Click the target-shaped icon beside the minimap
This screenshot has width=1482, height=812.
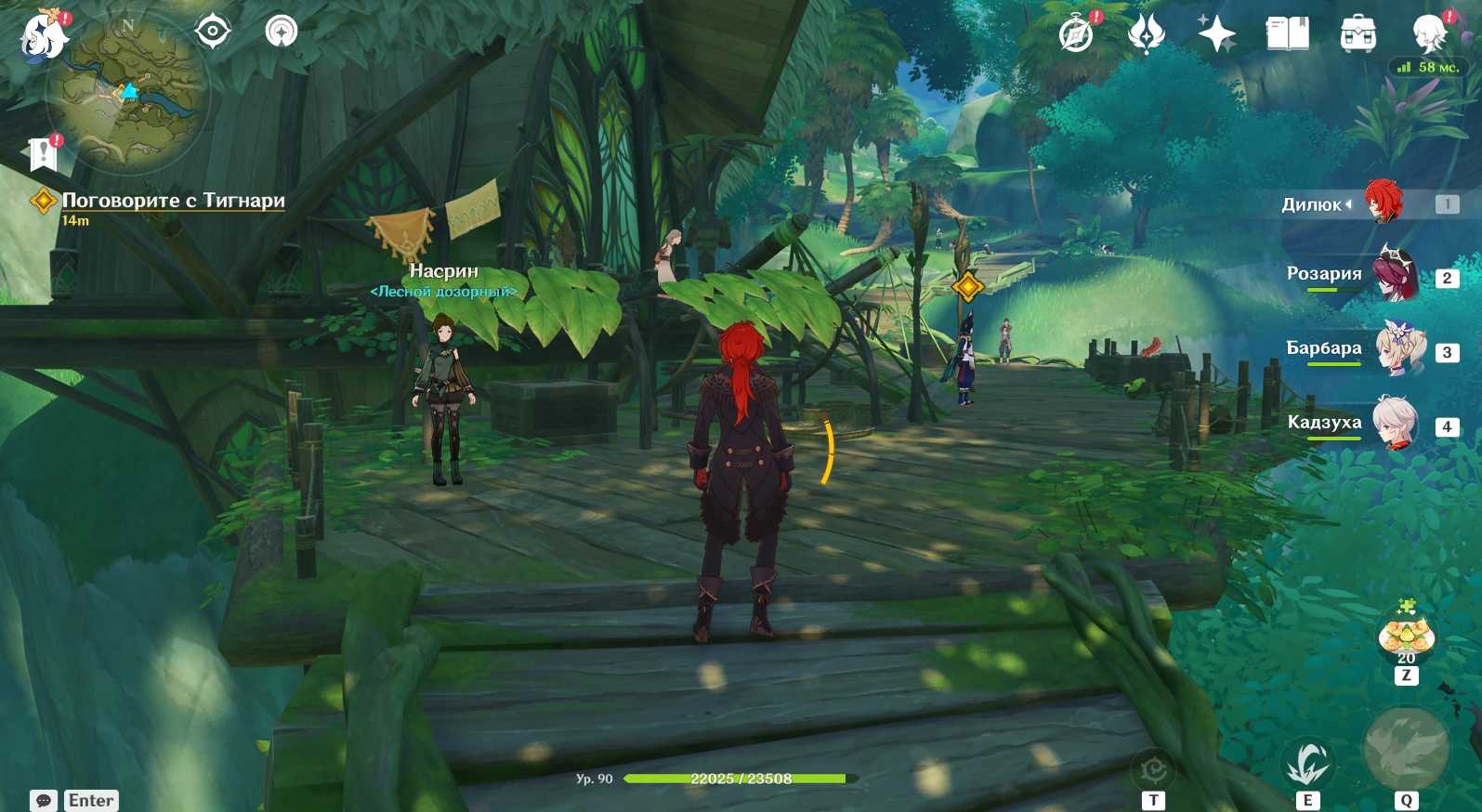tap(213, 32)
